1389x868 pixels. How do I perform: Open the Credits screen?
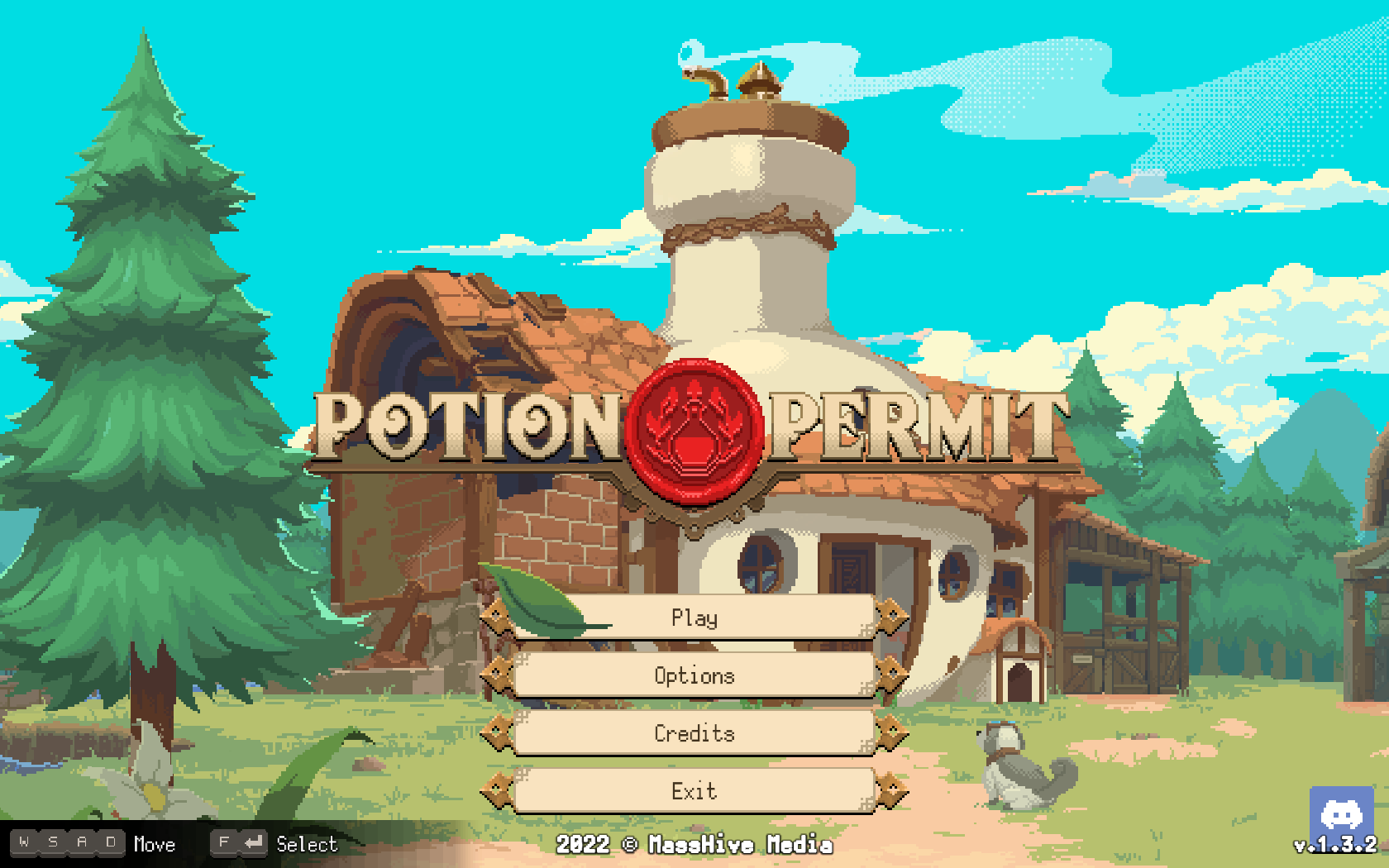[x=694, y=734]
